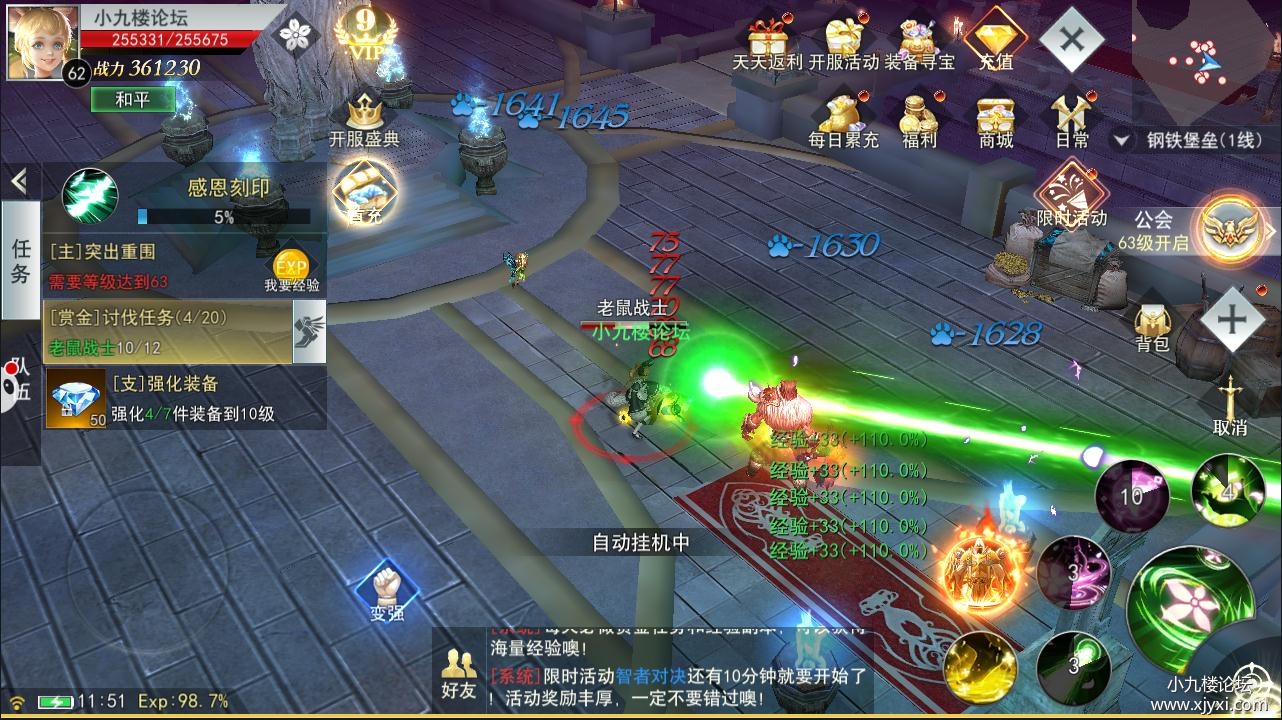Open the 装备寻宝 treasure hunt icon
Image resolution: width=1282 pixels, height=720 pixels.
pos(919,42)
